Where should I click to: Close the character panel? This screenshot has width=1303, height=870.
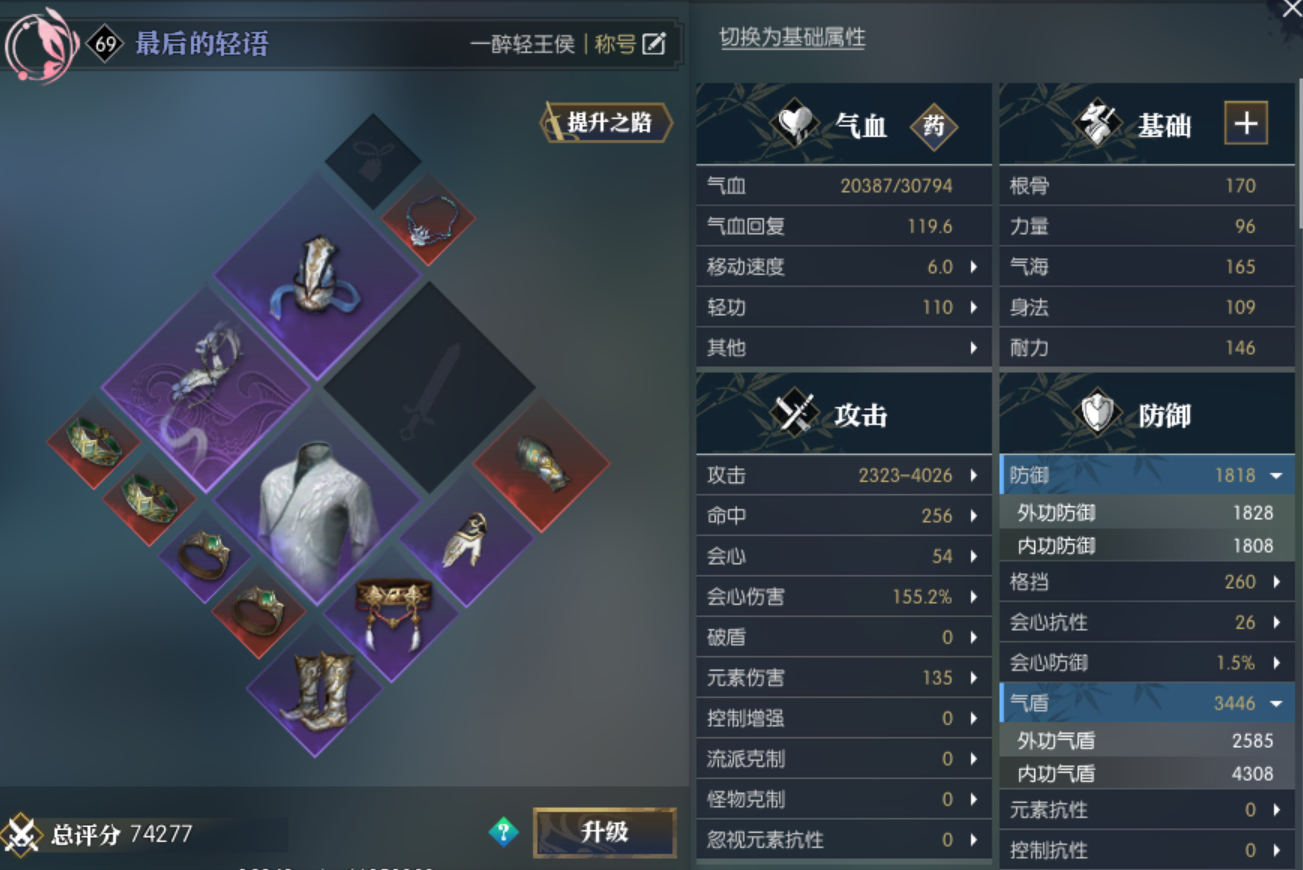pyautogui.click(x=1291, y=8)
